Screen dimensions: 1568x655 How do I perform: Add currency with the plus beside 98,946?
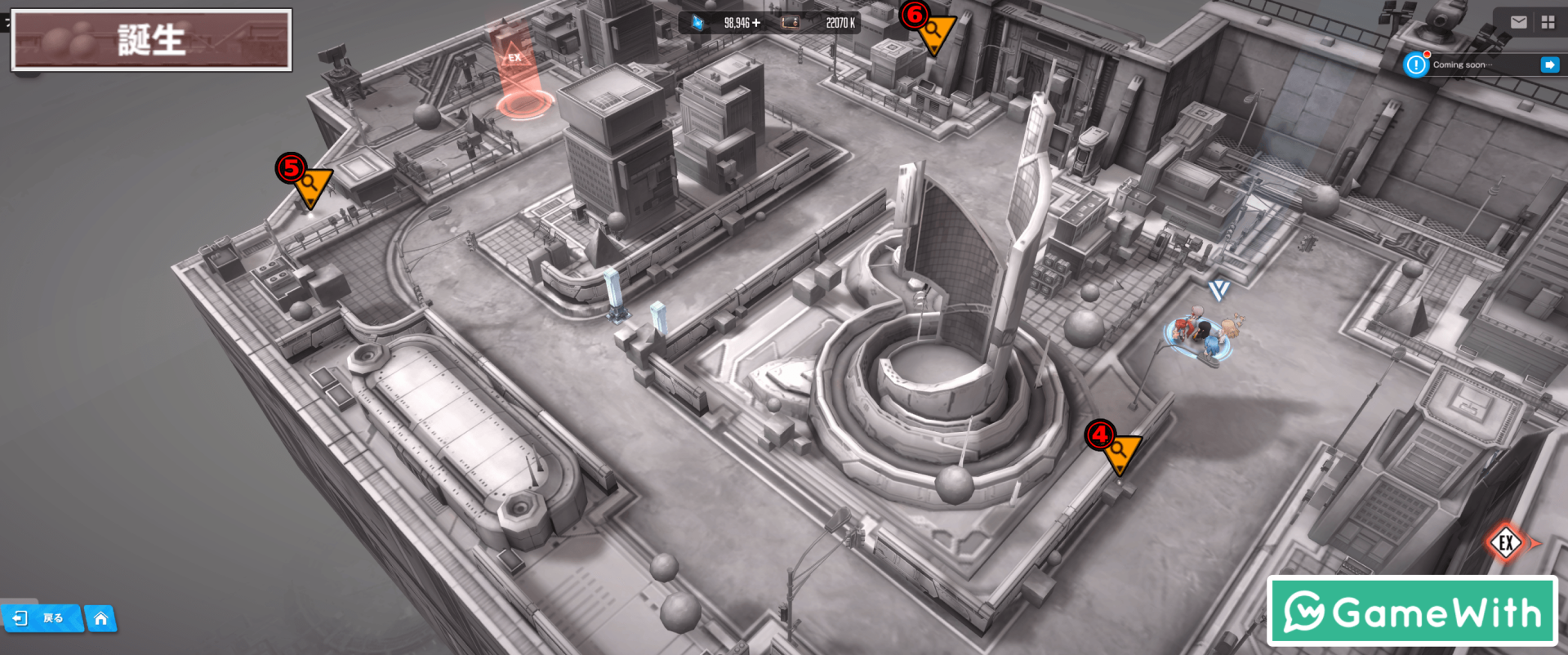756,23
